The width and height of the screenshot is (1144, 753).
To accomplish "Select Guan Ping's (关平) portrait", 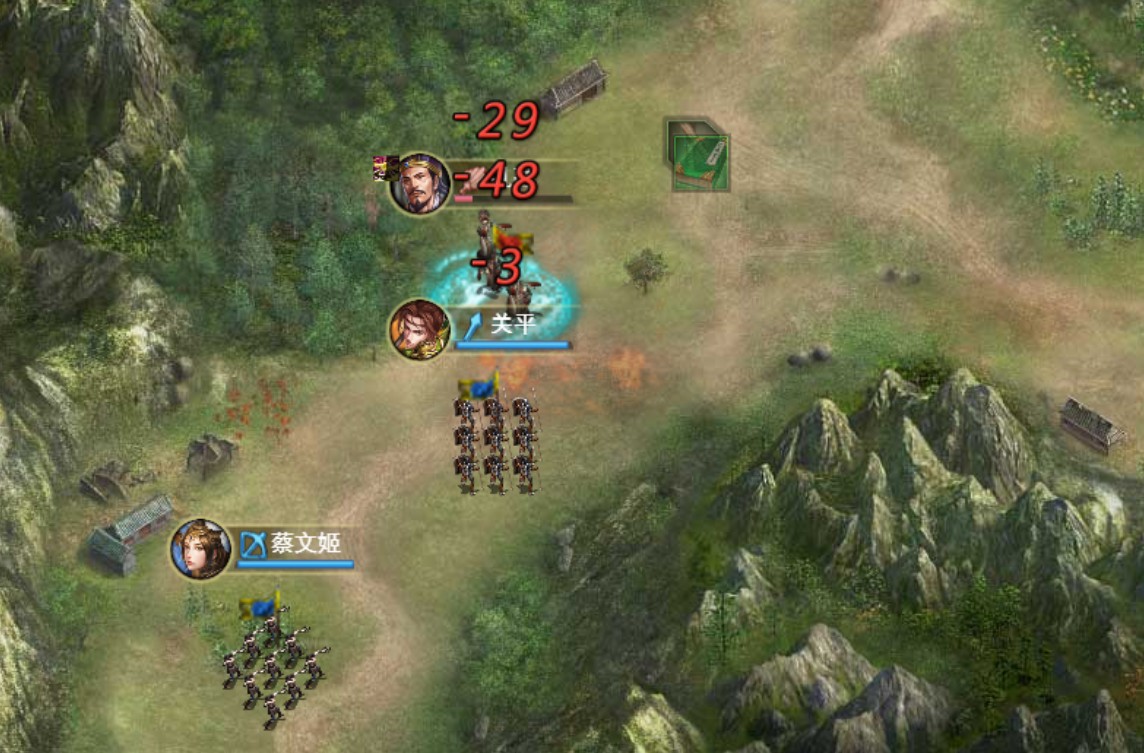I will point(420,329).
